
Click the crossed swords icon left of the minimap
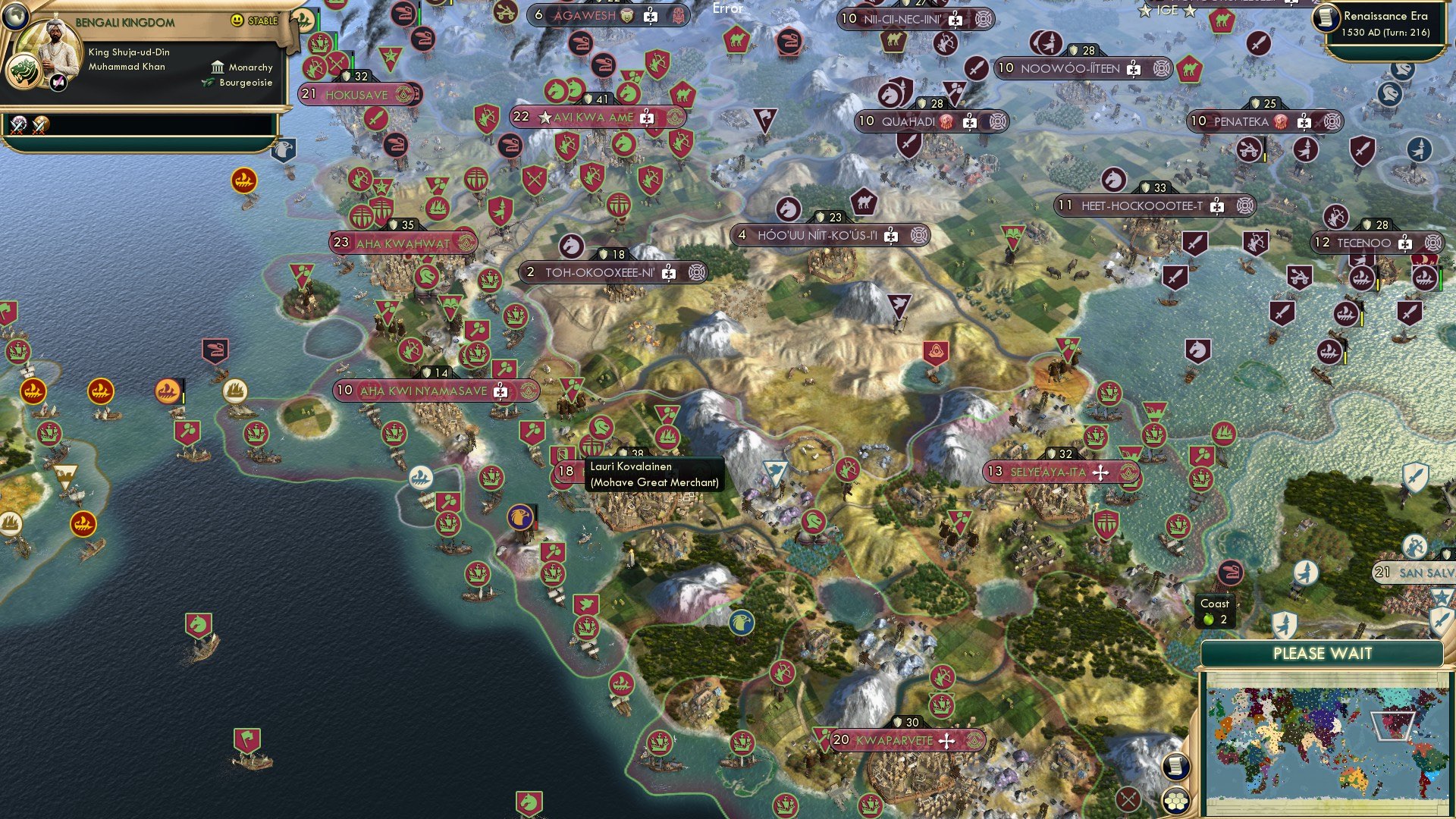[1127, 799]
